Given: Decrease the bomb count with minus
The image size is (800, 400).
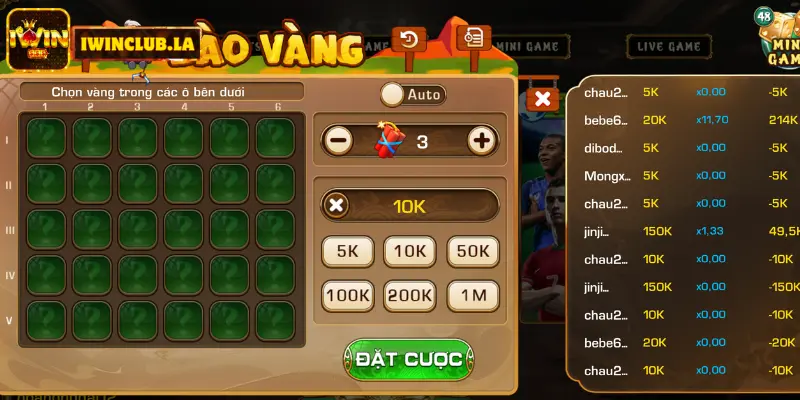Looking at the screenshot, I should [x=339, y=141].
